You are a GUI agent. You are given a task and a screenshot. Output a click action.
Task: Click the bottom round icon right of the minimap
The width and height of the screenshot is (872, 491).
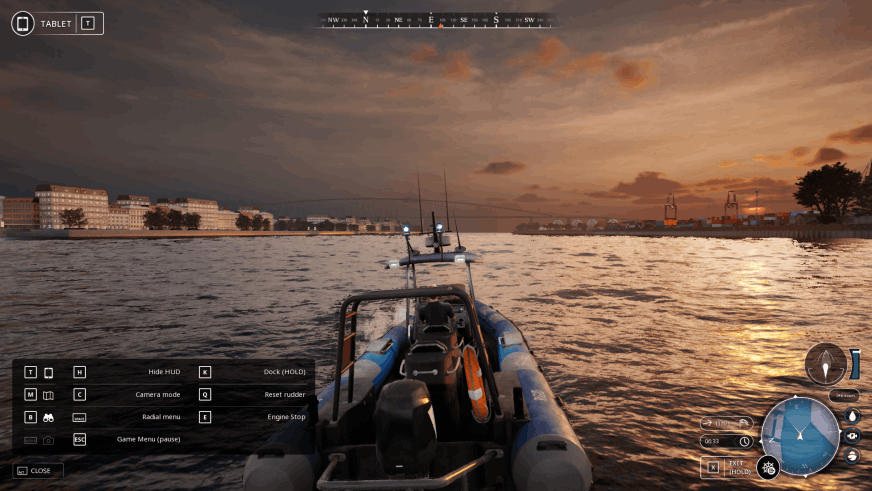852,456
